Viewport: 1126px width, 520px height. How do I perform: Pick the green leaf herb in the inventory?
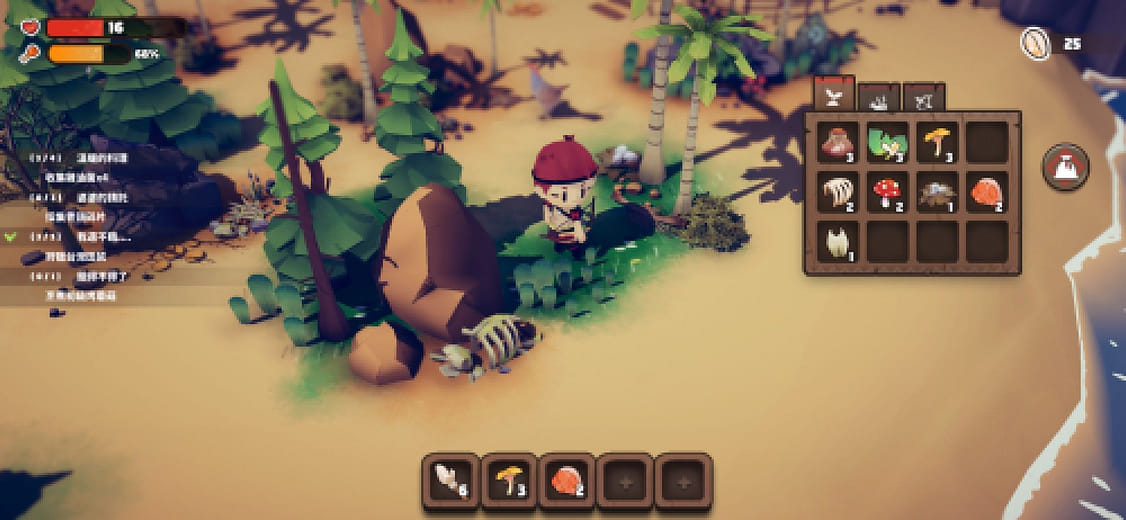click(887, 143)
